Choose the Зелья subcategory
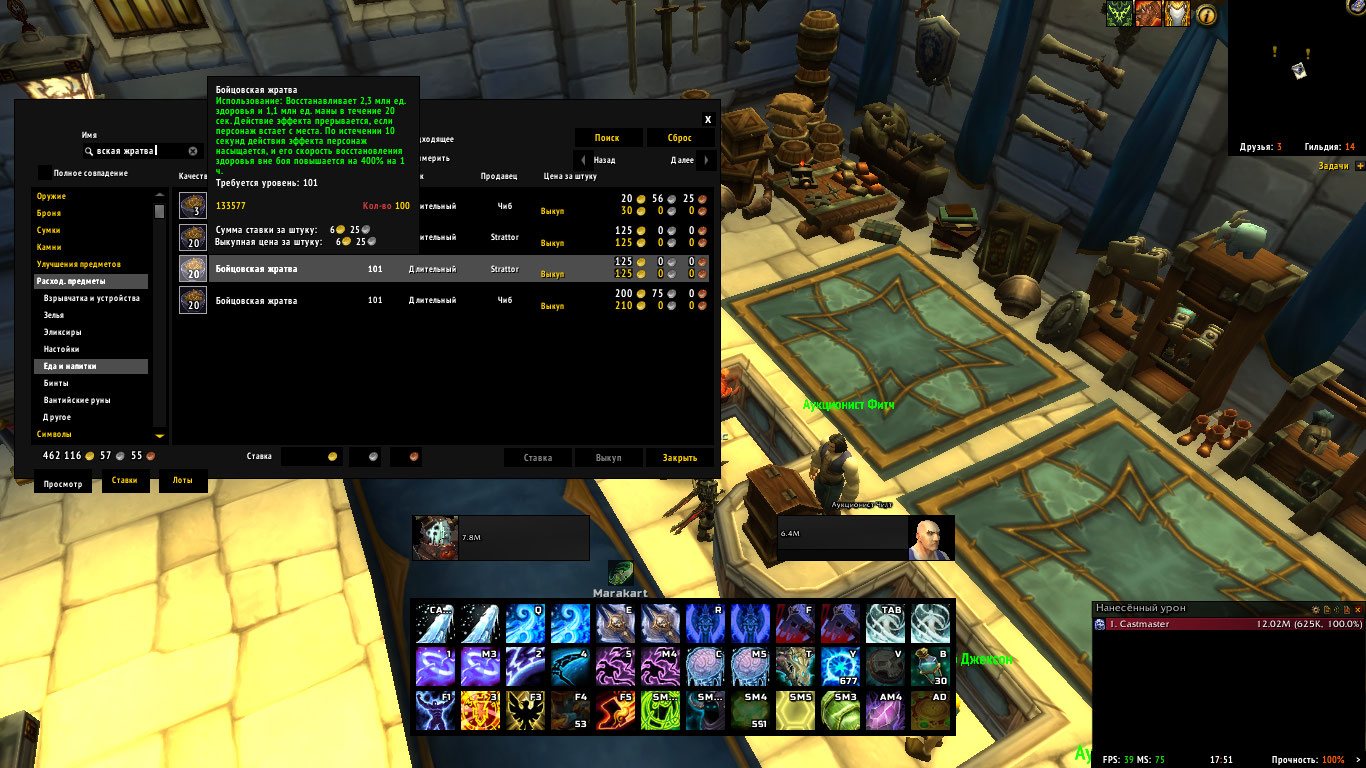Image resolution: width=1366 pixels, height=768 pixels. click(55, 315)
